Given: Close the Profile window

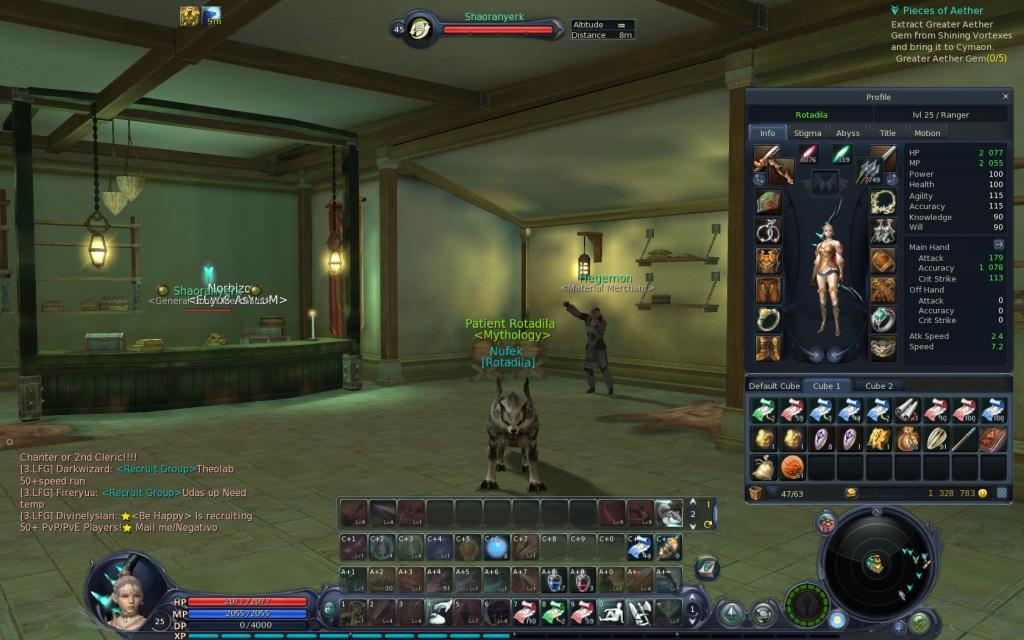Looking at the screenshot, I should [x=1006, y=96].
